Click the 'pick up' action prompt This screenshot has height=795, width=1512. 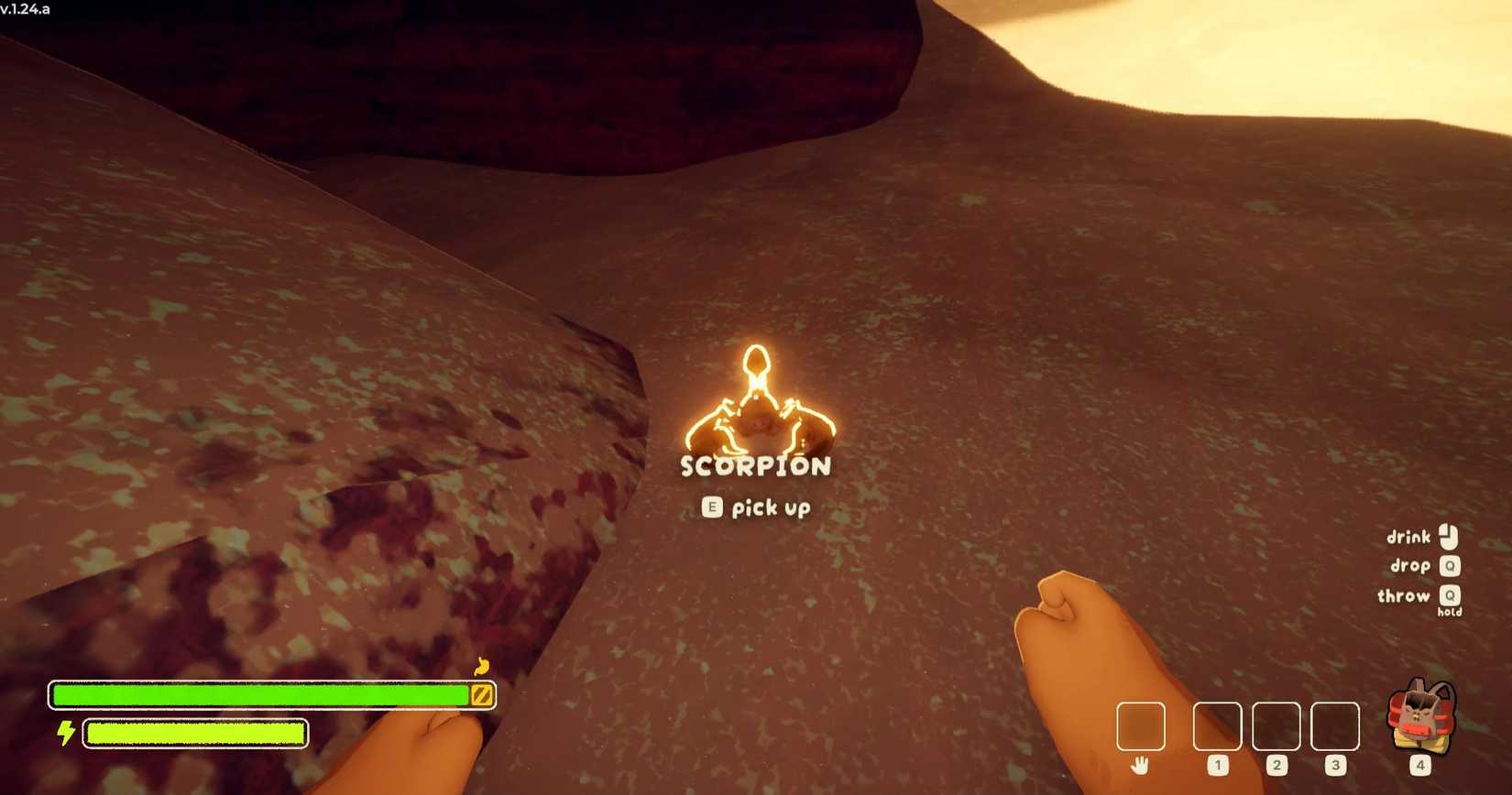[770, 507]
